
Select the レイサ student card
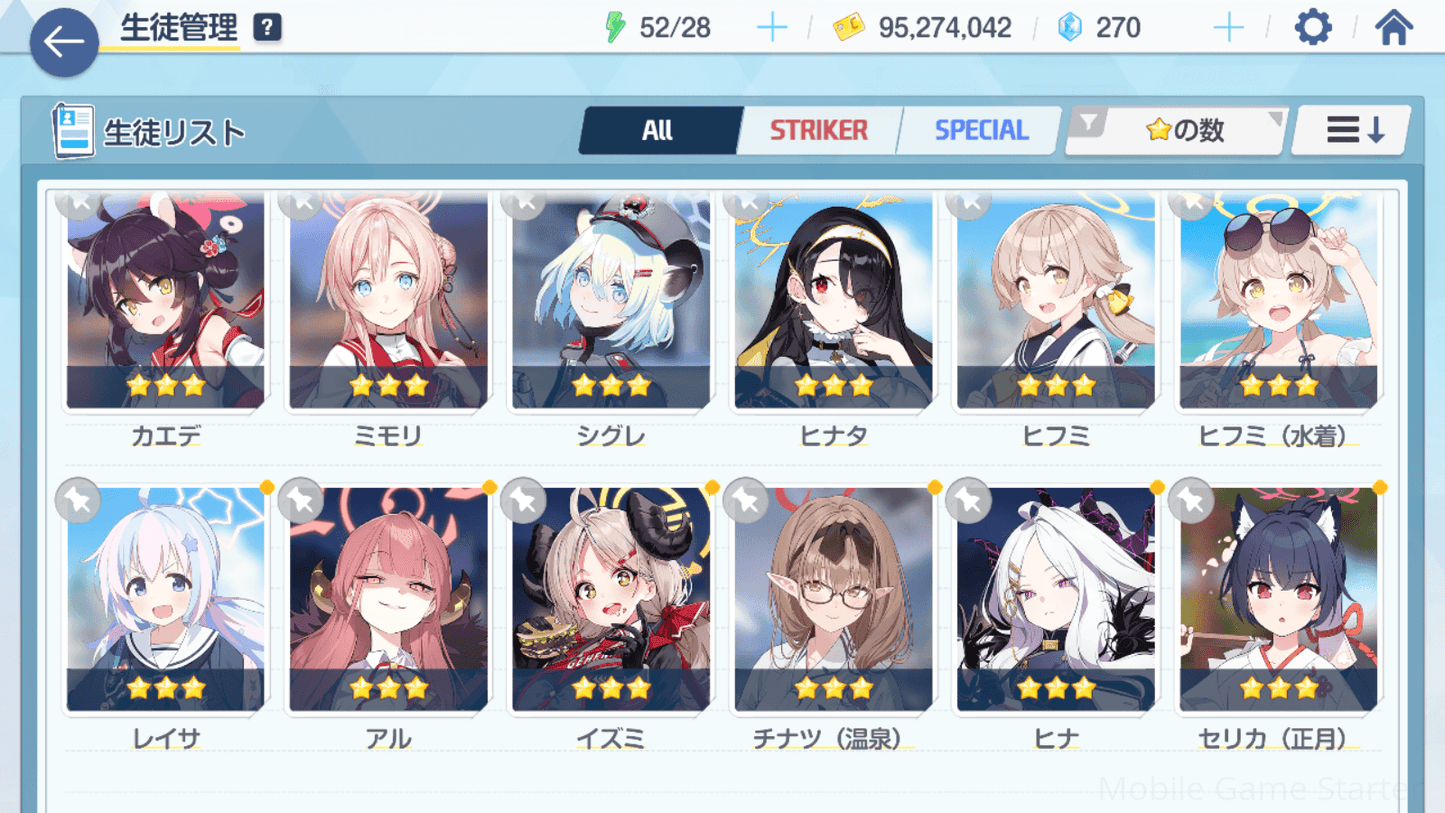(166, 602)
